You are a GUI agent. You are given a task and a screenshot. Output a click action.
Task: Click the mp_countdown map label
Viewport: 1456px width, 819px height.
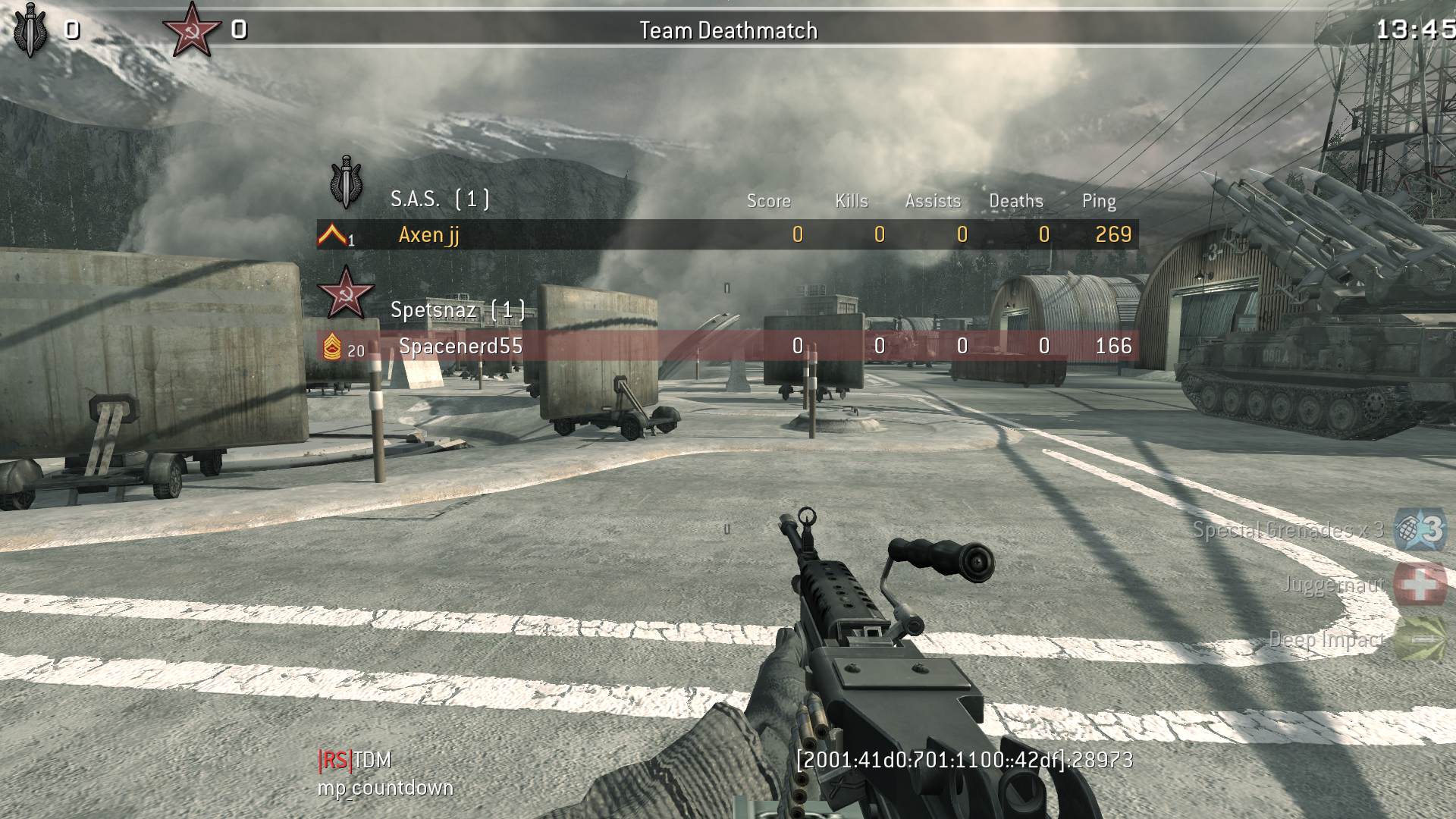(385, 789)
